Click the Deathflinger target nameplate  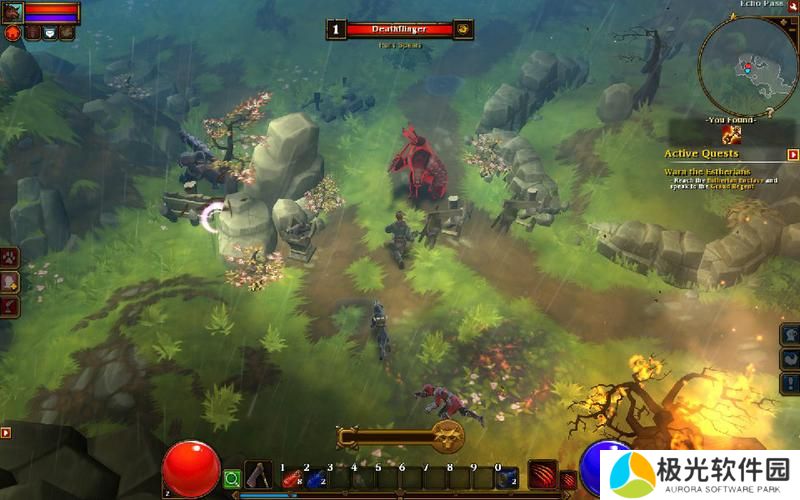pyautogui.click(x=400, y=30)
